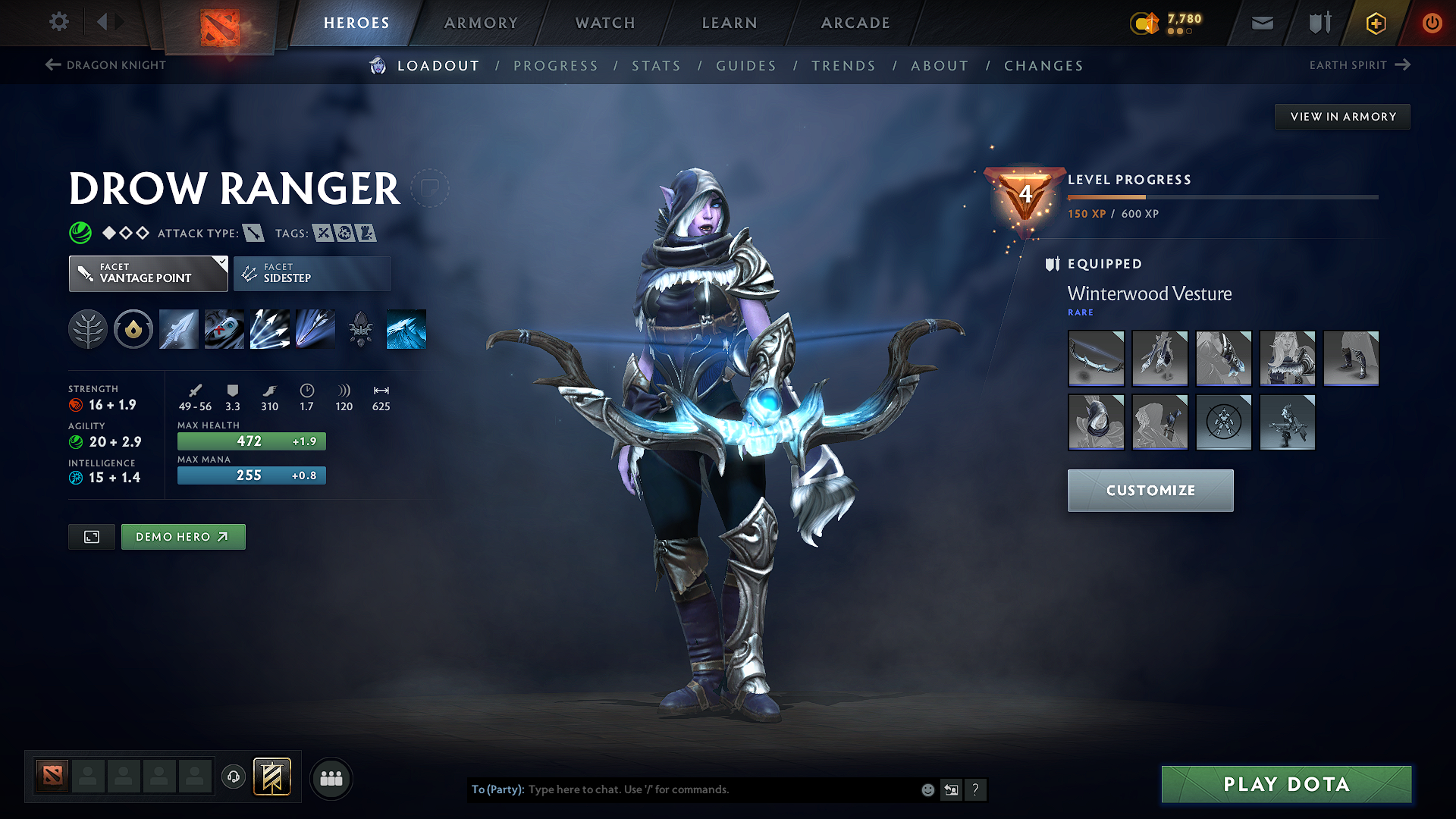Click the Winterwood Vesture bow thumbnail
1456x819 pixels.
[x=1096, y=358]
